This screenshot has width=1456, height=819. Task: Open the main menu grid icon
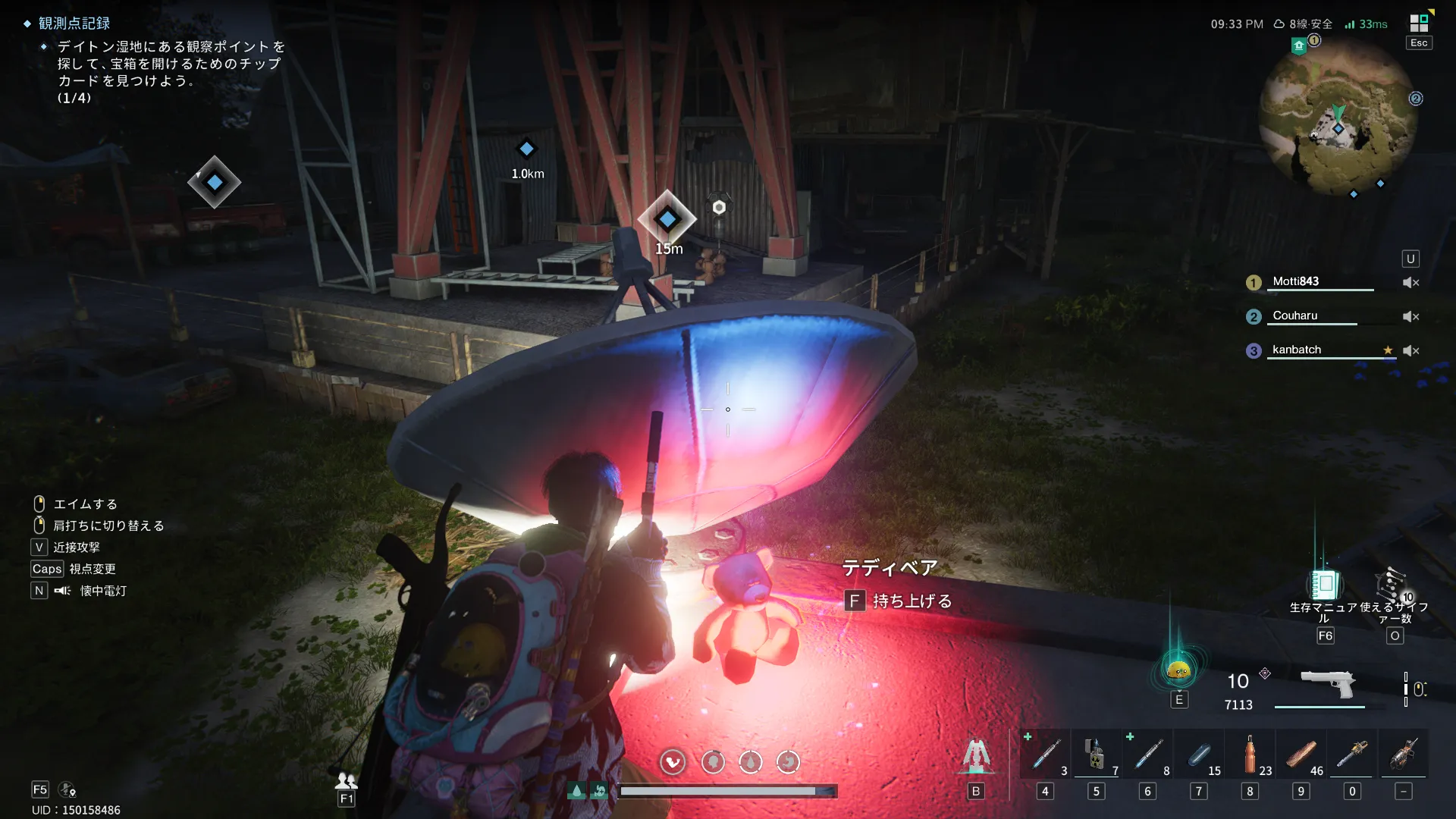[1418, 24]
